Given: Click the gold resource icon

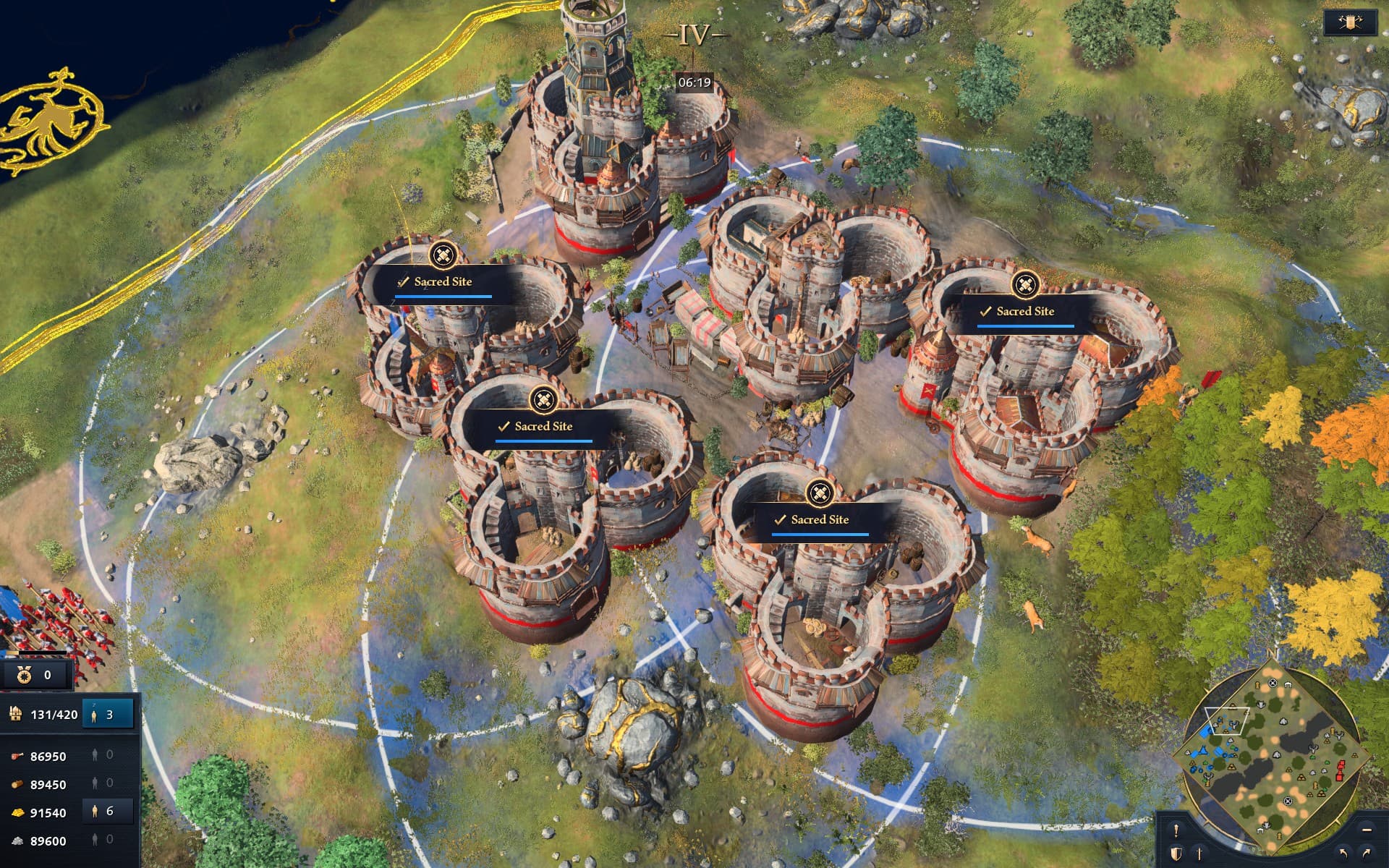Looking at the screenshot, I should point(19,812).
